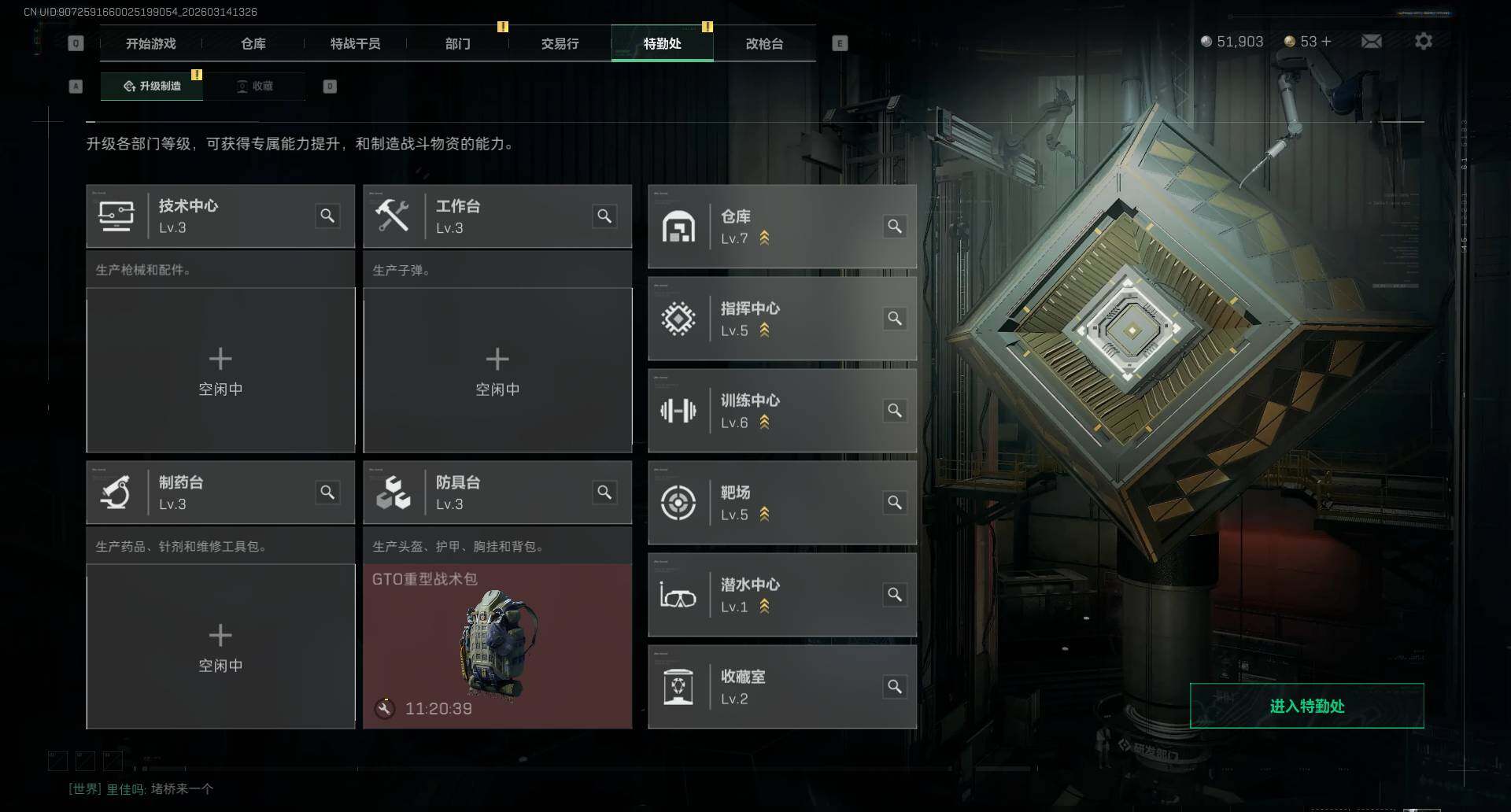Go to the 特战干员 tab
This screenshot has height=812, width=1511.
tap(356, 44)
